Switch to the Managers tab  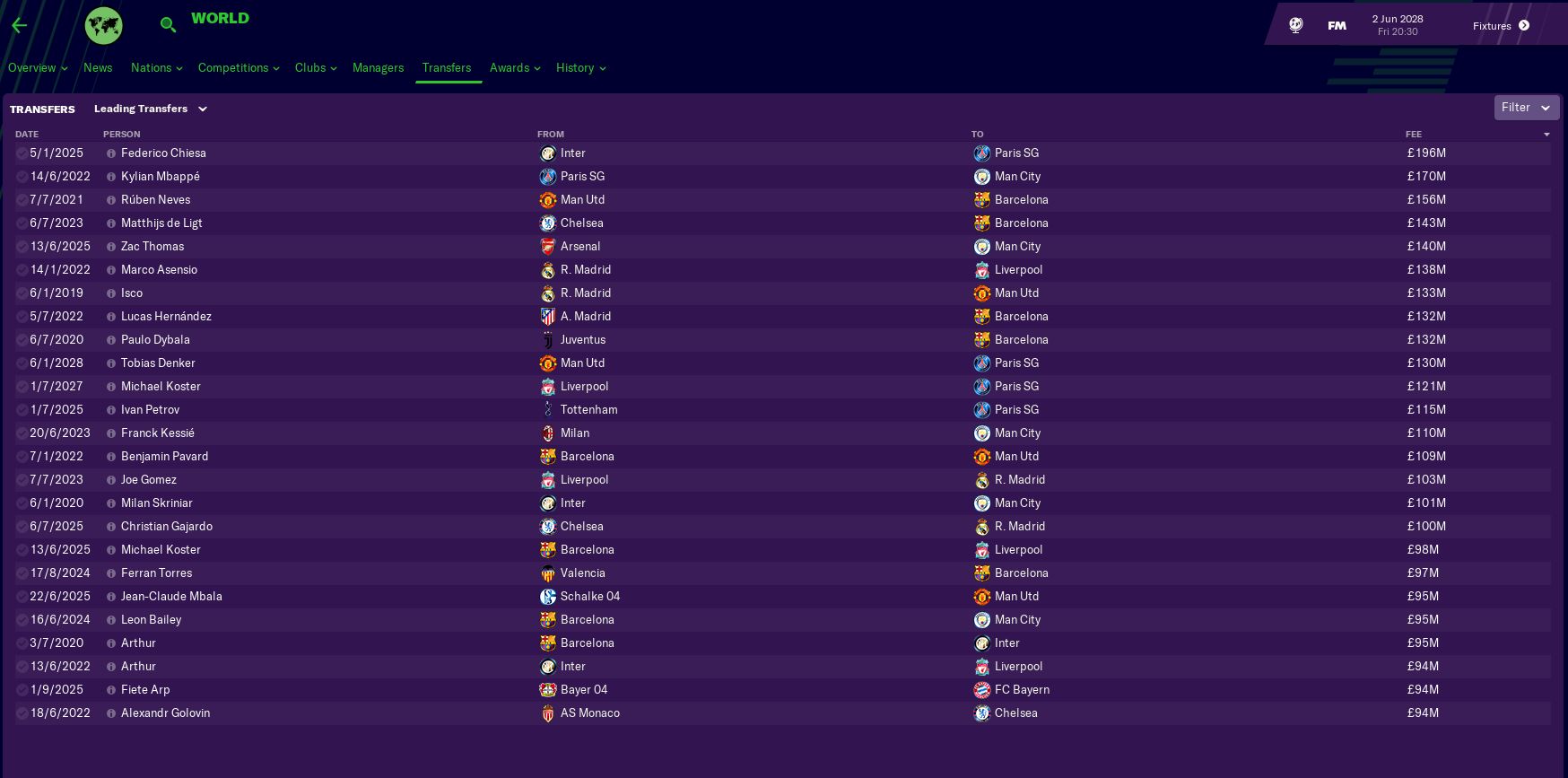378,68
